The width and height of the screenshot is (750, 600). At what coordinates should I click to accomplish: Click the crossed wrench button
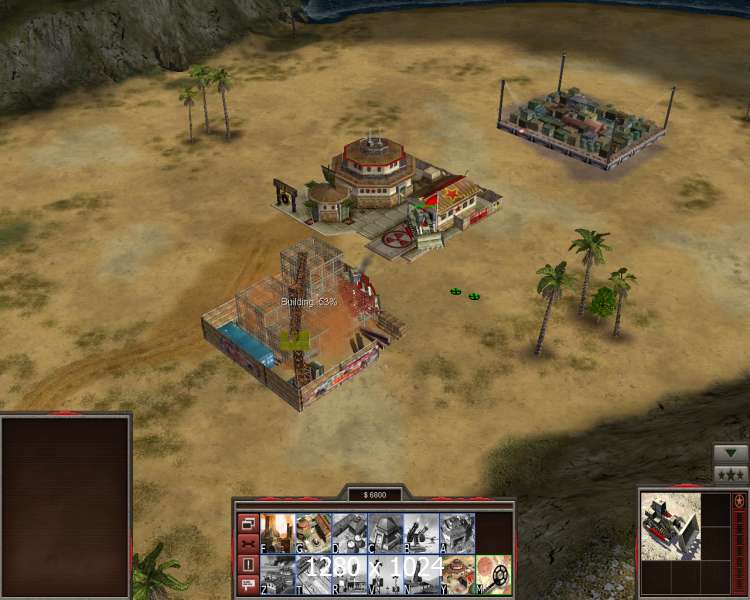pos(248,544)
